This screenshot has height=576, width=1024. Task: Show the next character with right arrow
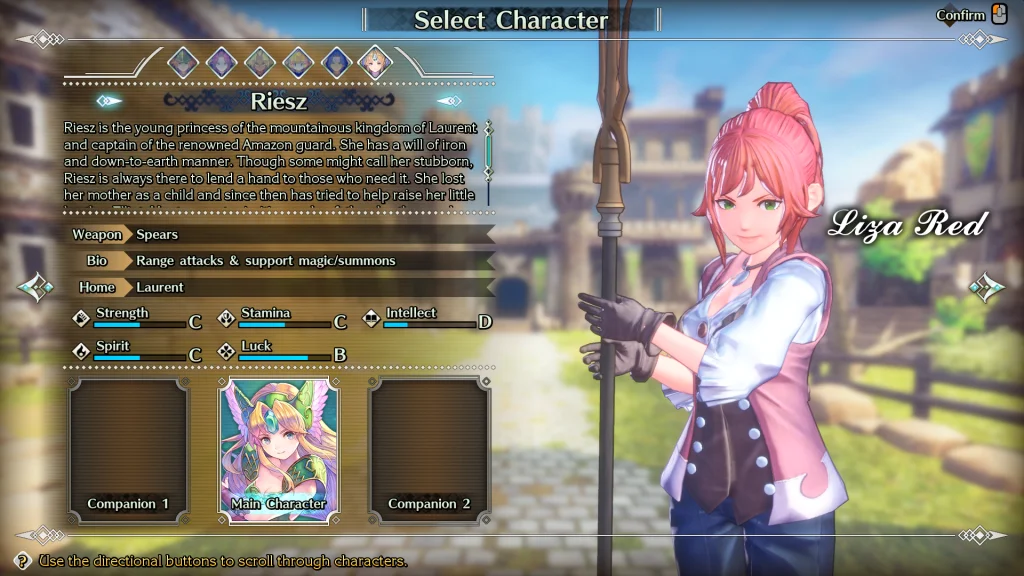[x=987, y=288]
